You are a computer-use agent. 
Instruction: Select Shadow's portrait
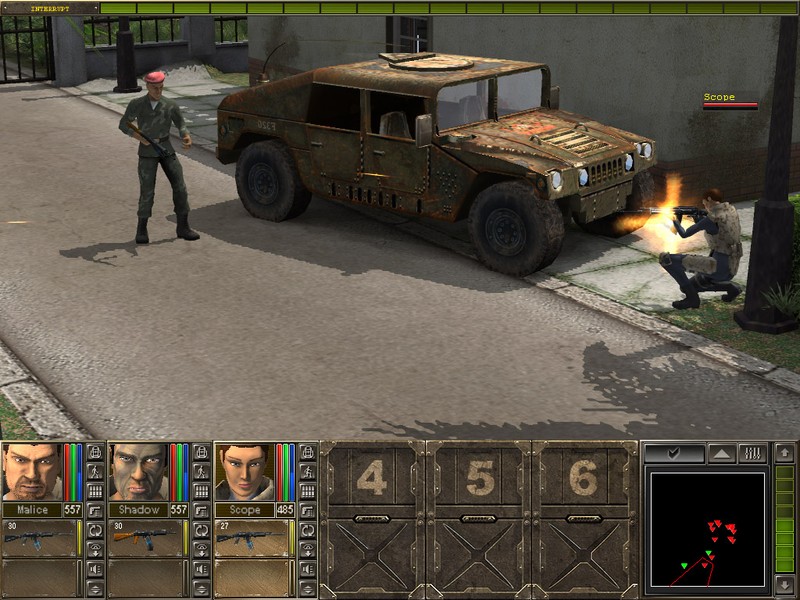137,470
